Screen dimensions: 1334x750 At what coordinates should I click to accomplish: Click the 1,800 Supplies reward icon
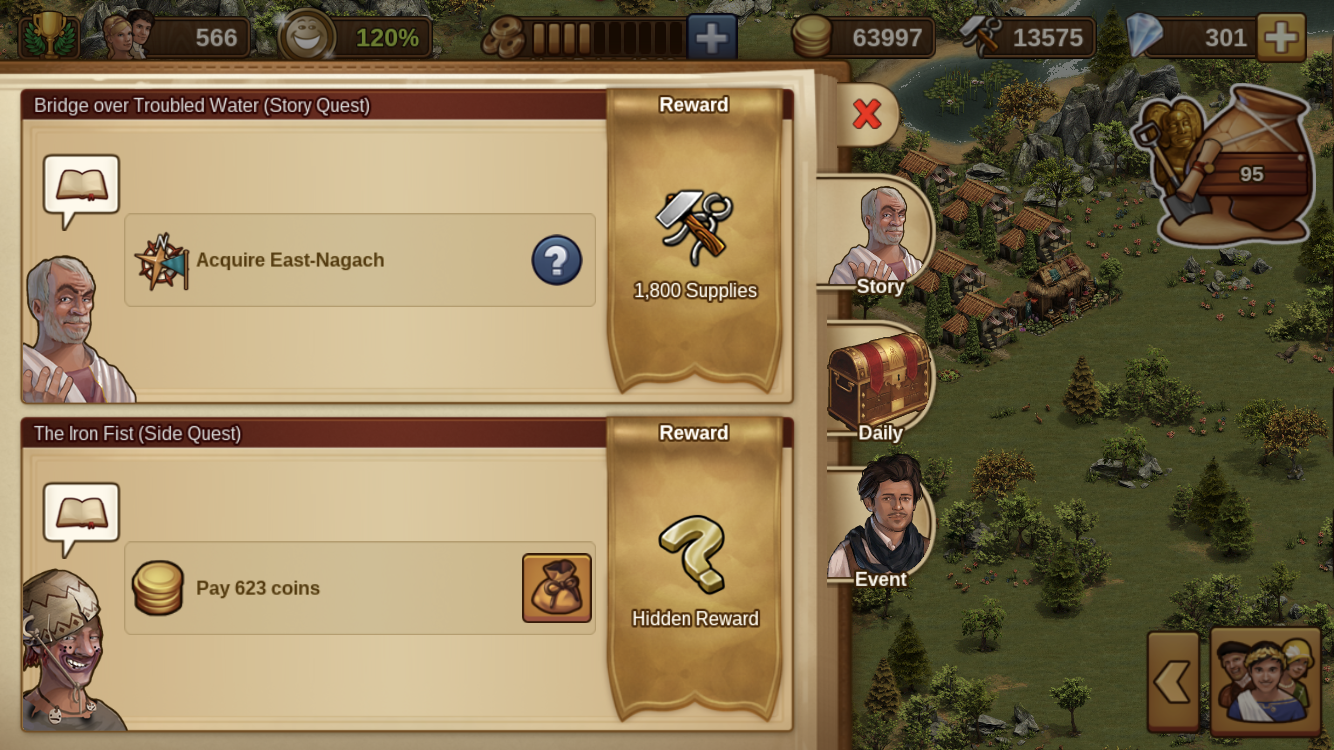tap(694, 227)
